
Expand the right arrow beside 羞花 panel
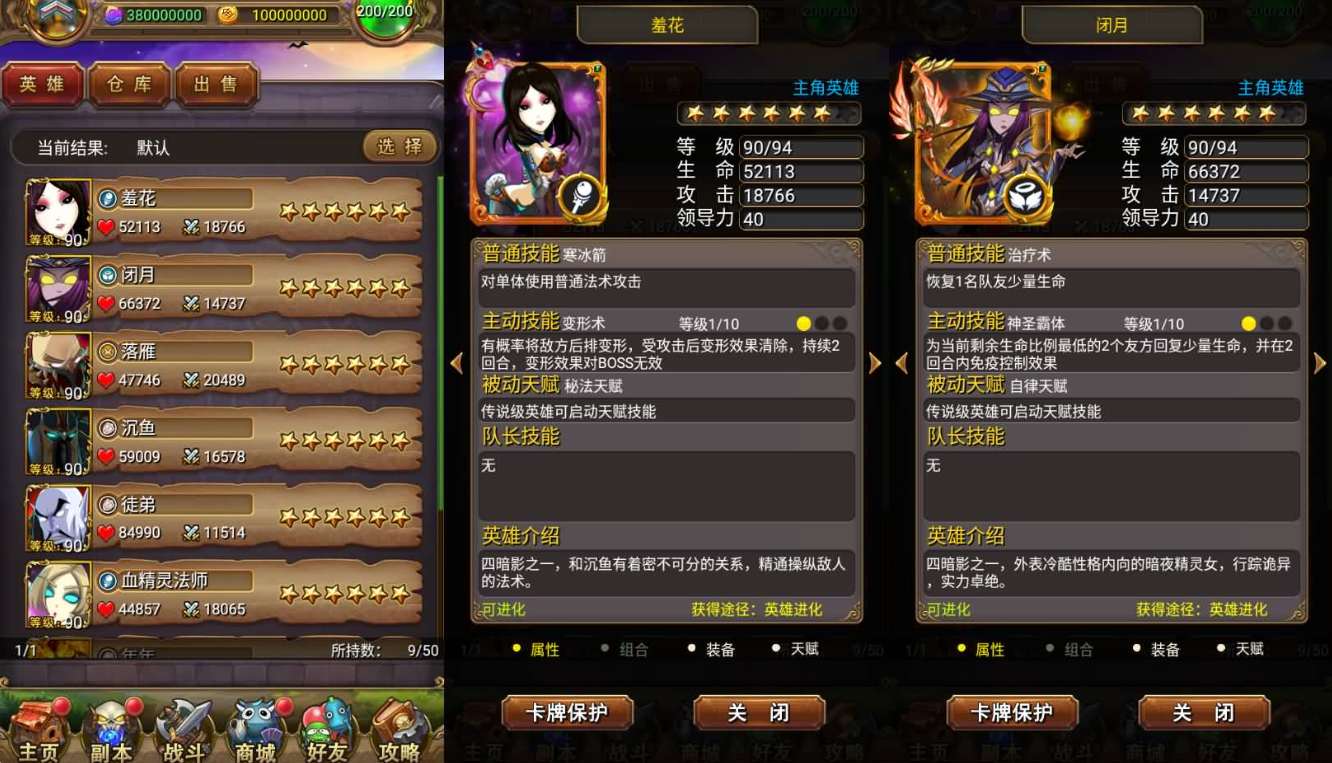876,363
